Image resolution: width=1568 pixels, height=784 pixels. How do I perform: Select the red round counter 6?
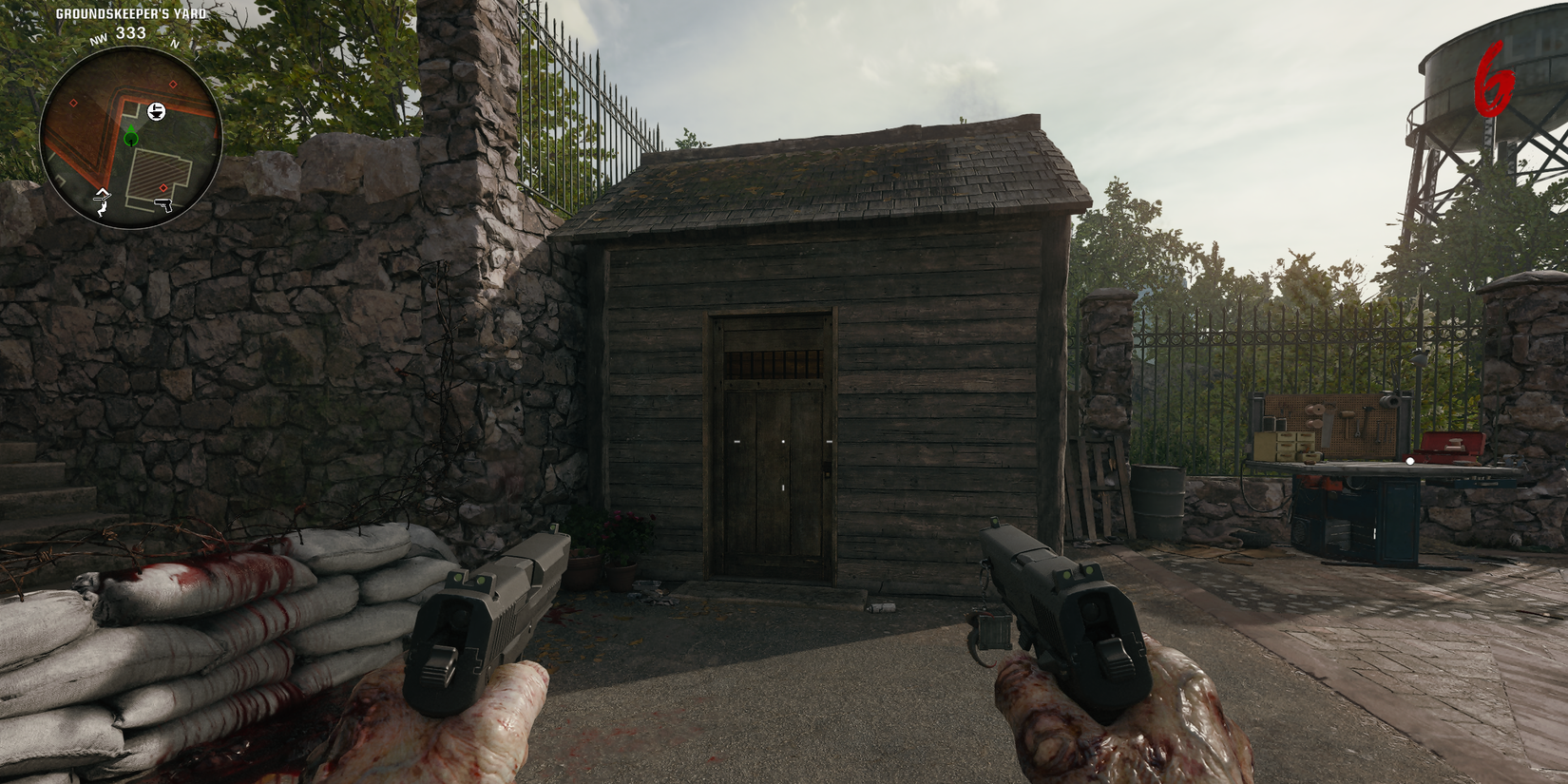pyautogui.click(x=1492, y=76)
